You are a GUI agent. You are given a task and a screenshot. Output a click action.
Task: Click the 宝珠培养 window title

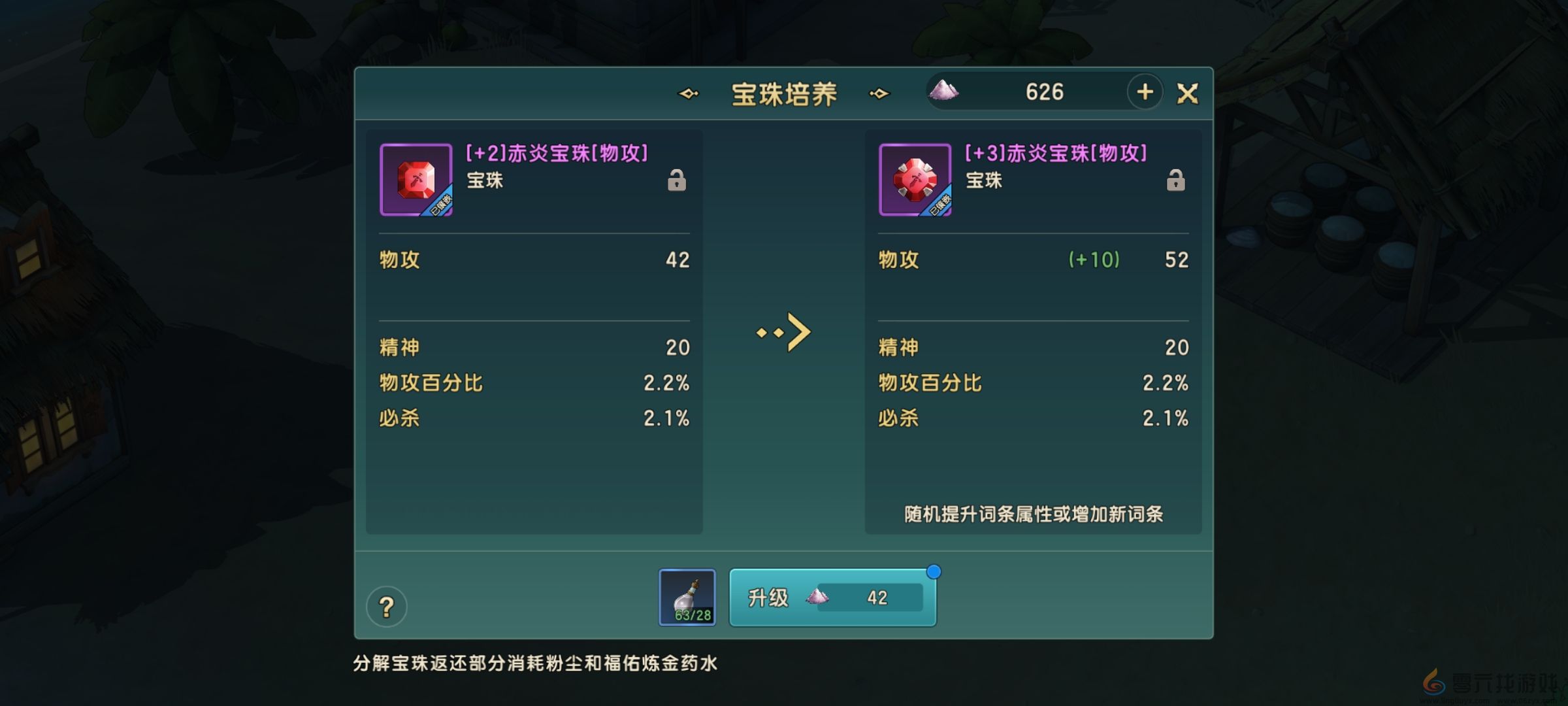coord(785,93)
